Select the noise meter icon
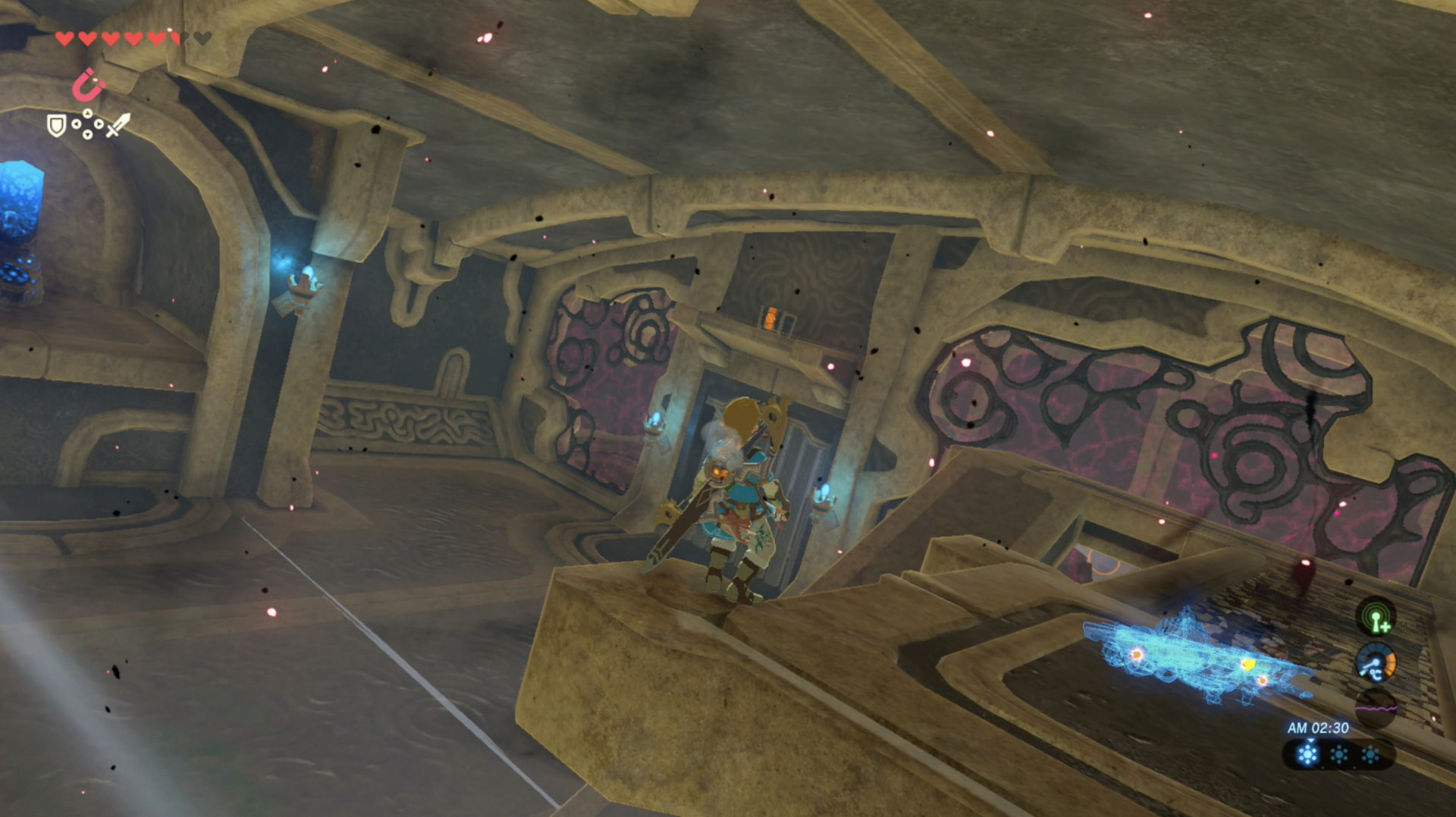This screenshot has height=817, width=1456. tap(1376, 709)
